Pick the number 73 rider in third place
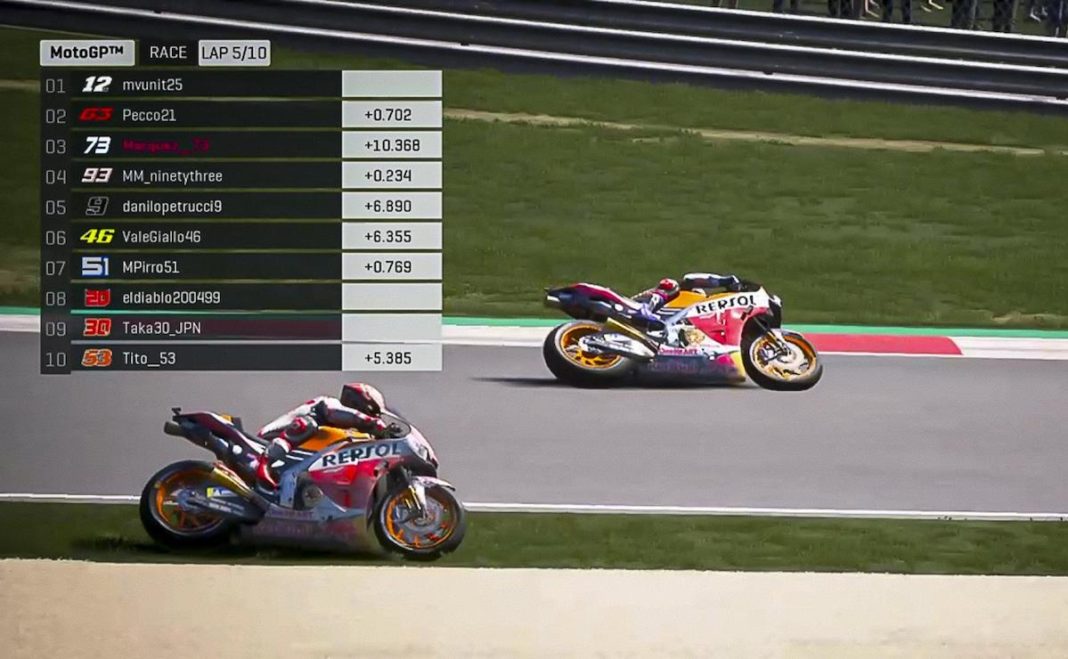Image resolution: width=1068 pixels, height=659 pixels. point(165,145)
